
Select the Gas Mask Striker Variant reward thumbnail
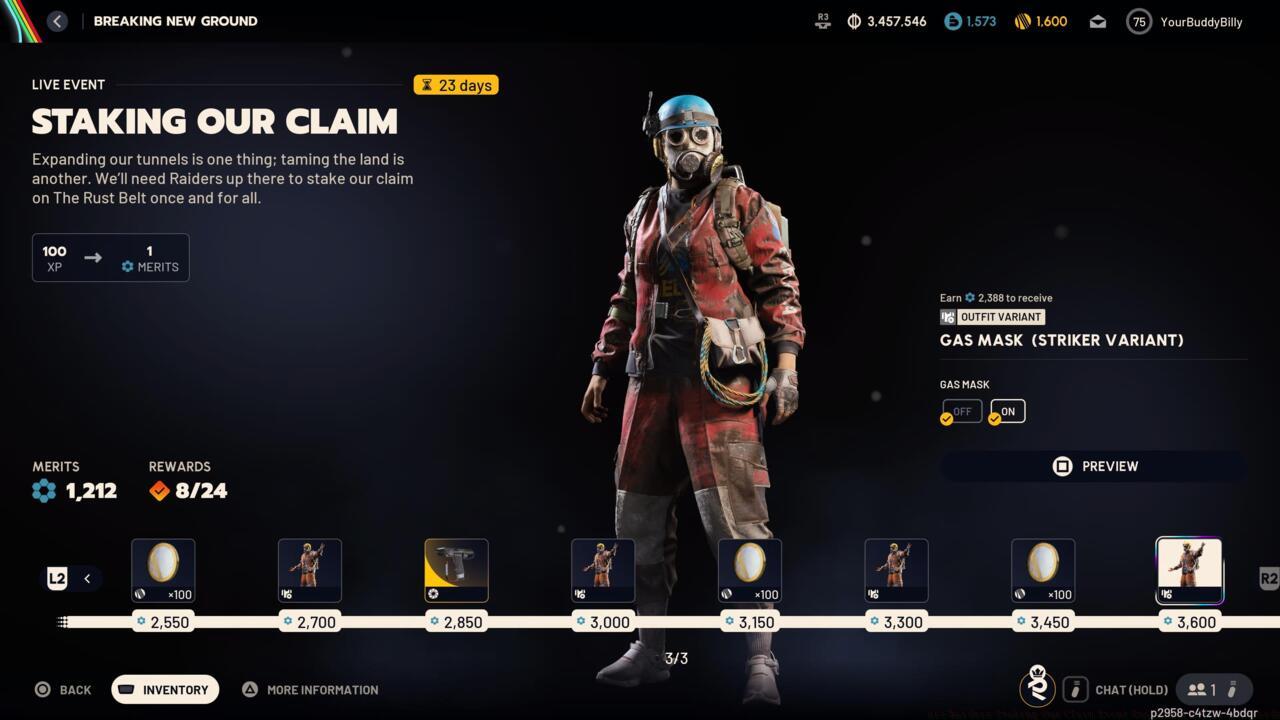point(1189,570)
